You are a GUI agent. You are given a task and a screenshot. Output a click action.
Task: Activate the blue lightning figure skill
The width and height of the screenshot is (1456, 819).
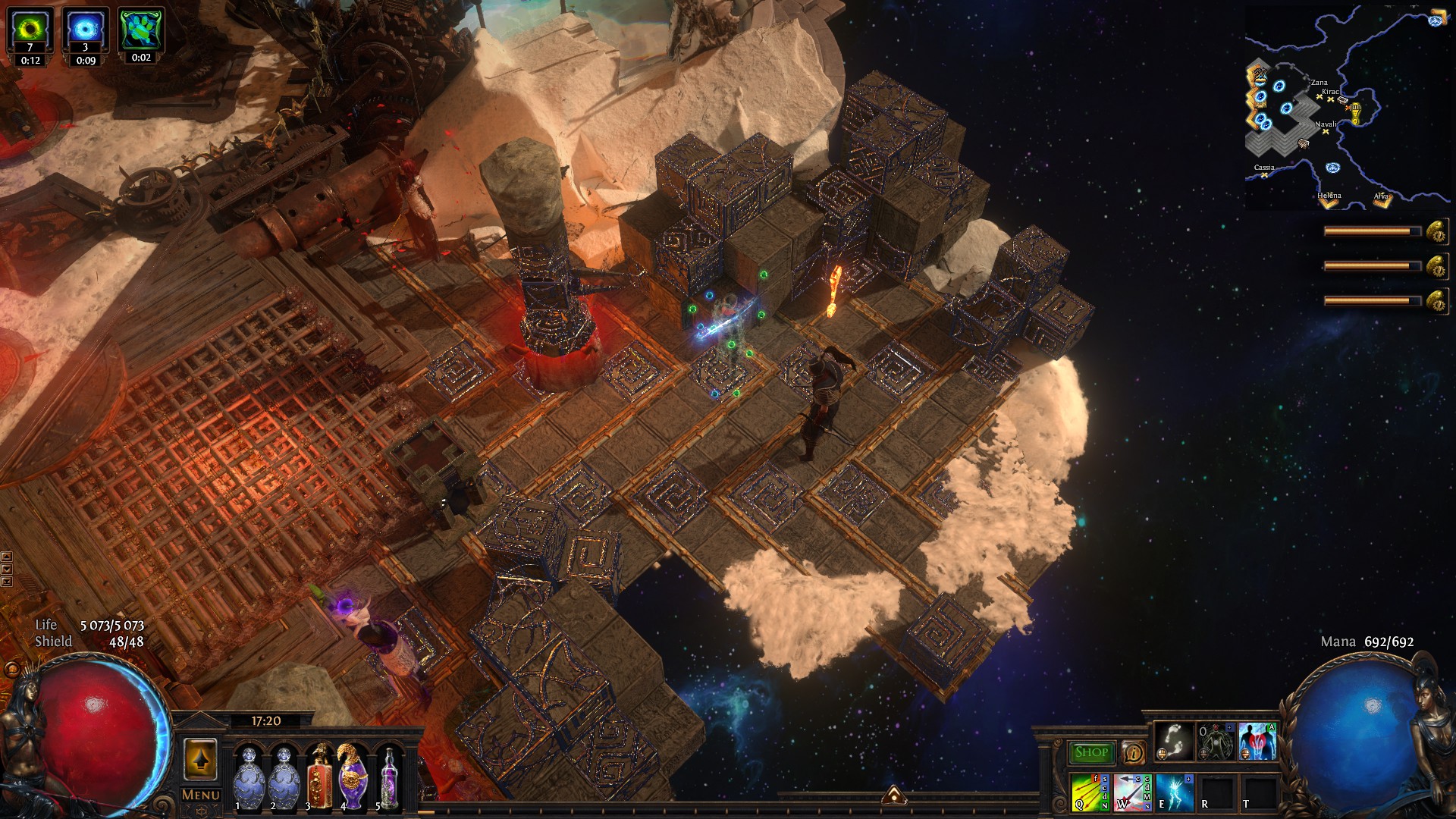click(1175, 792)
